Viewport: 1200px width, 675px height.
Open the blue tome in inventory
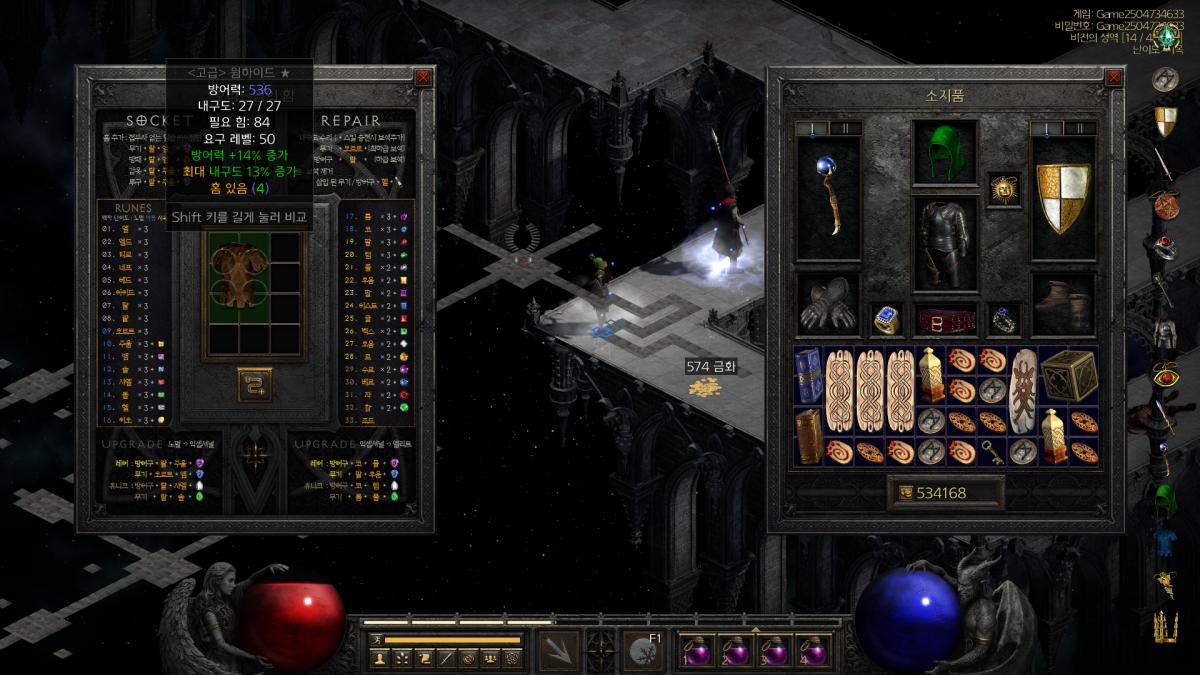click(810, 376)
